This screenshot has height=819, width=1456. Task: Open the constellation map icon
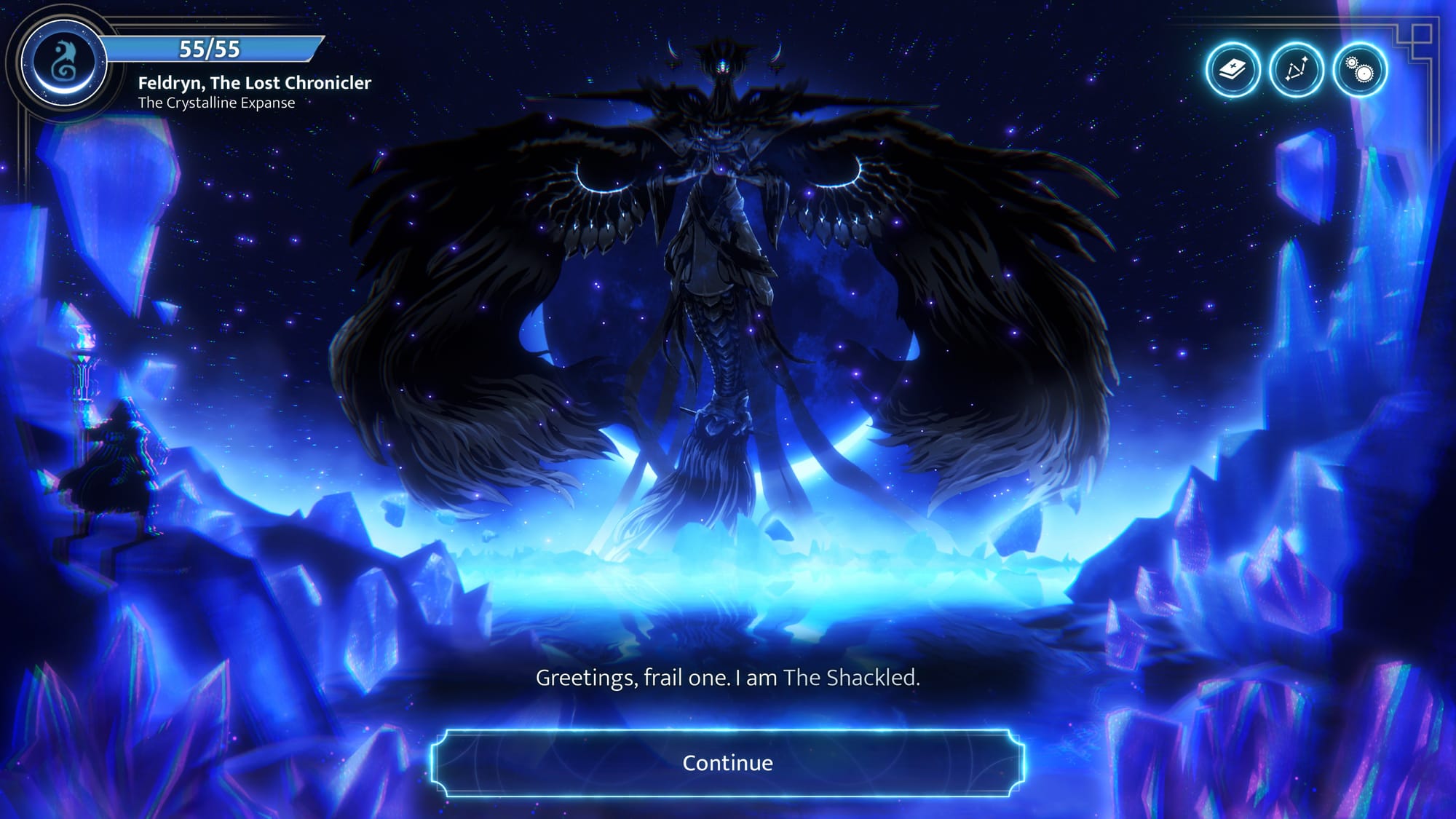[1296, 70]
